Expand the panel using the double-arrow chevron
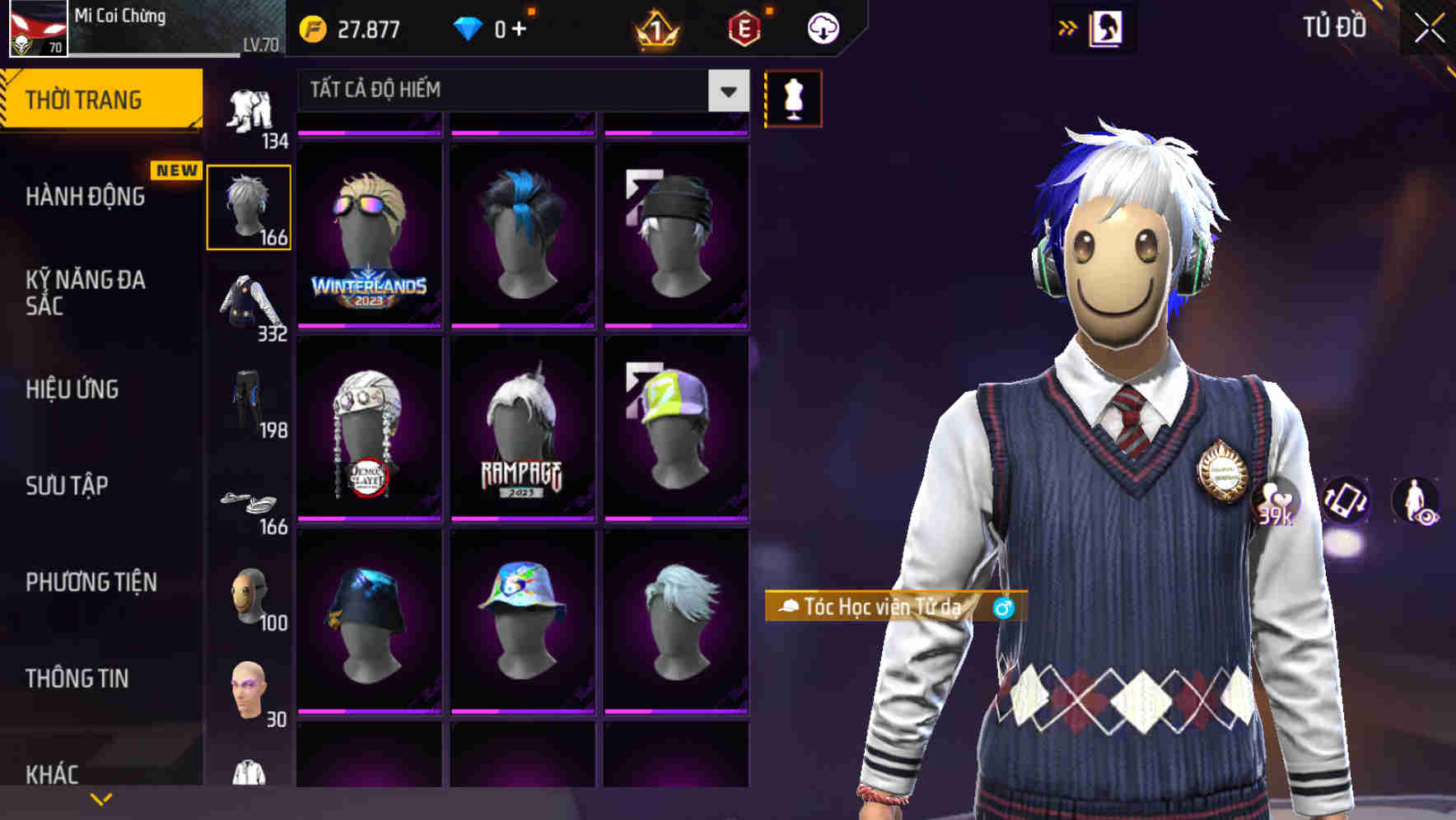The width and height of the screenshot is (1456, 820). pos(1066,27)
